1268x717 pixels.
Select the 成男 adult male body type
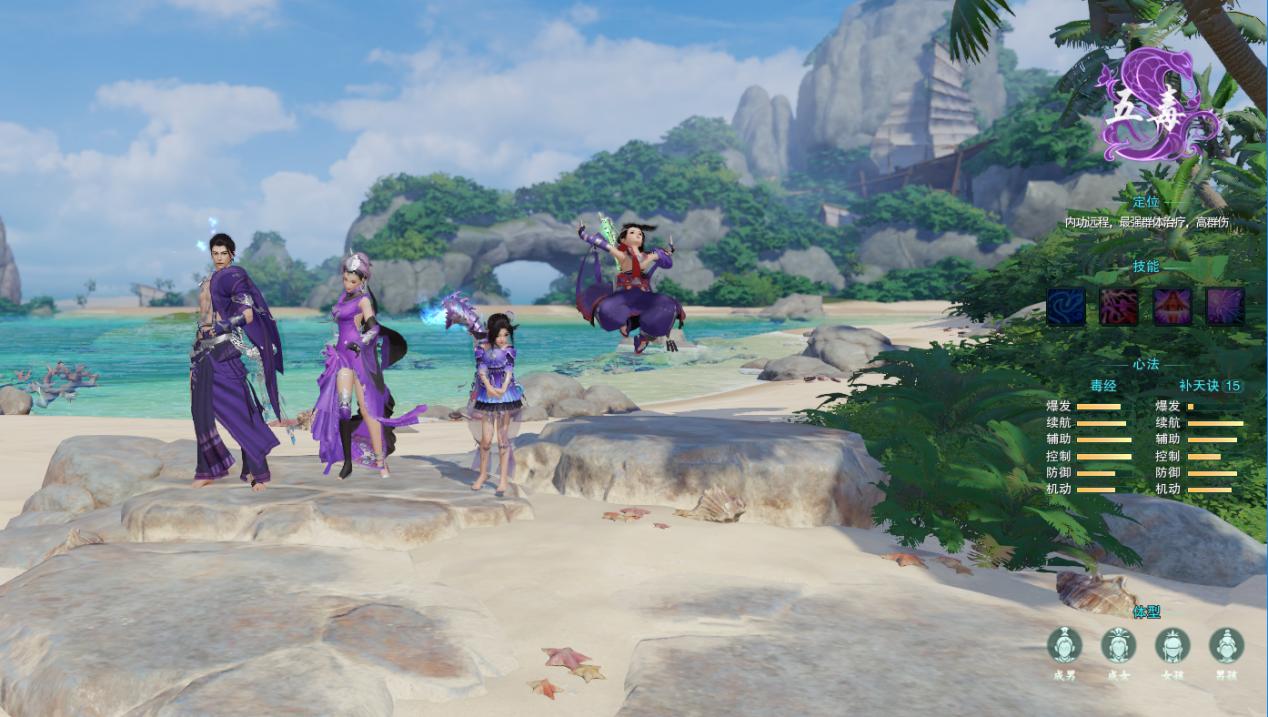(x=1064, y=646)
